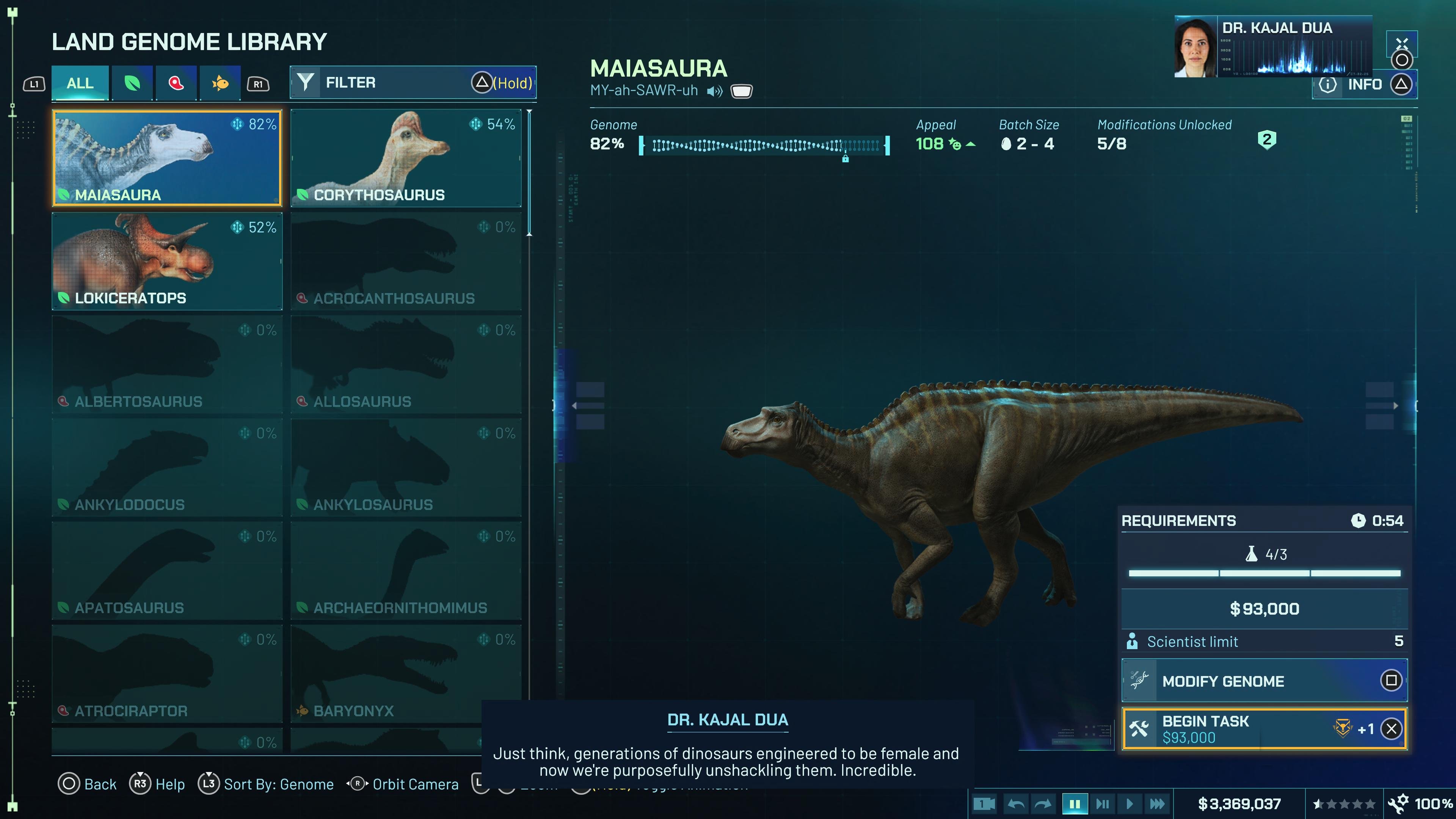1456x819 pixels.
Task: Click the camera 1 icon in bottom bar
Action: pos(984,803)
